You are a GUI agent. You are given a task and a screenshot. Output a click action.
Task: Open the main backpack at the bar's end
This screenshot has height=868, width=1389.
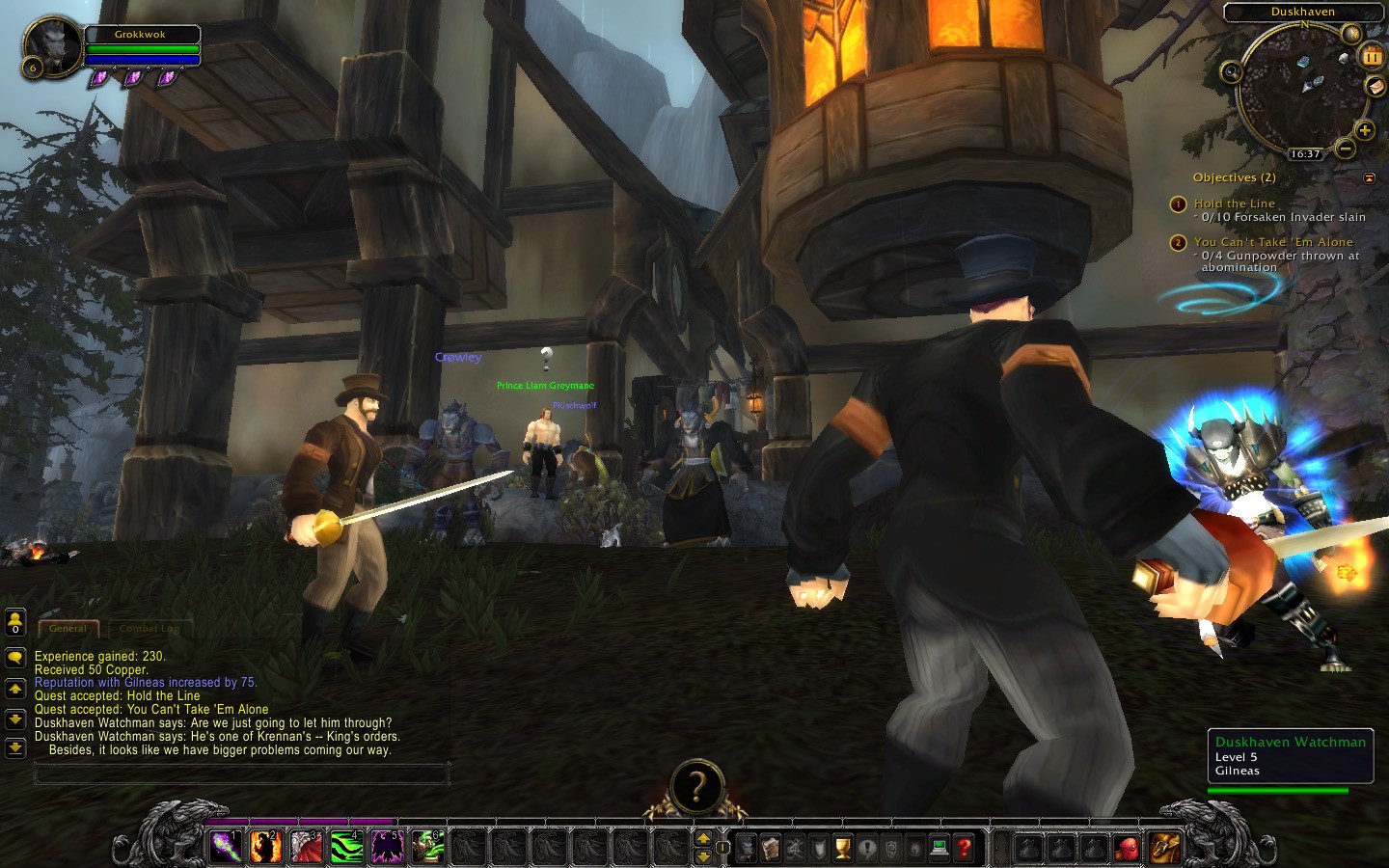click(x=1165, y=848)
